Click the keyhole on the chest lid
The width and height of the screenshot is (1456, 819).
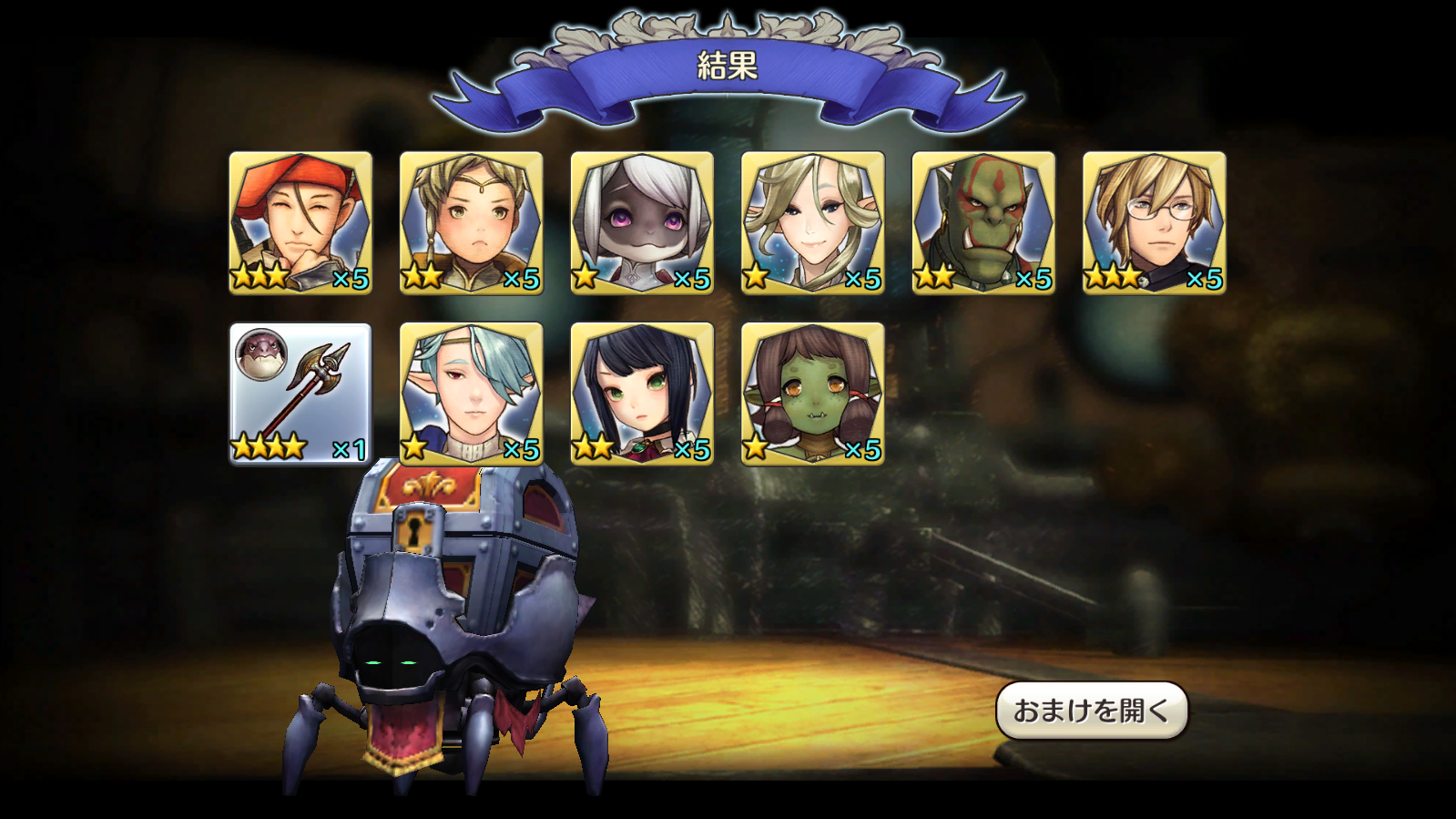pyautogui.click(x=415, y=530)
